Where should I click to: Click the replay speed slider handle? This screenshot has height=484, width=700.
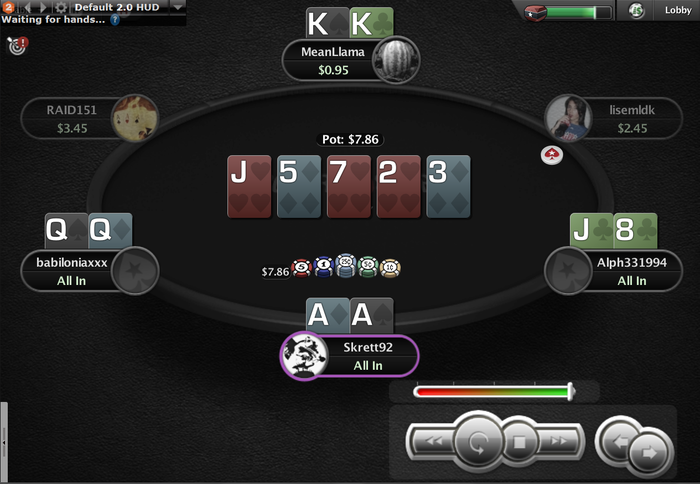570,391
